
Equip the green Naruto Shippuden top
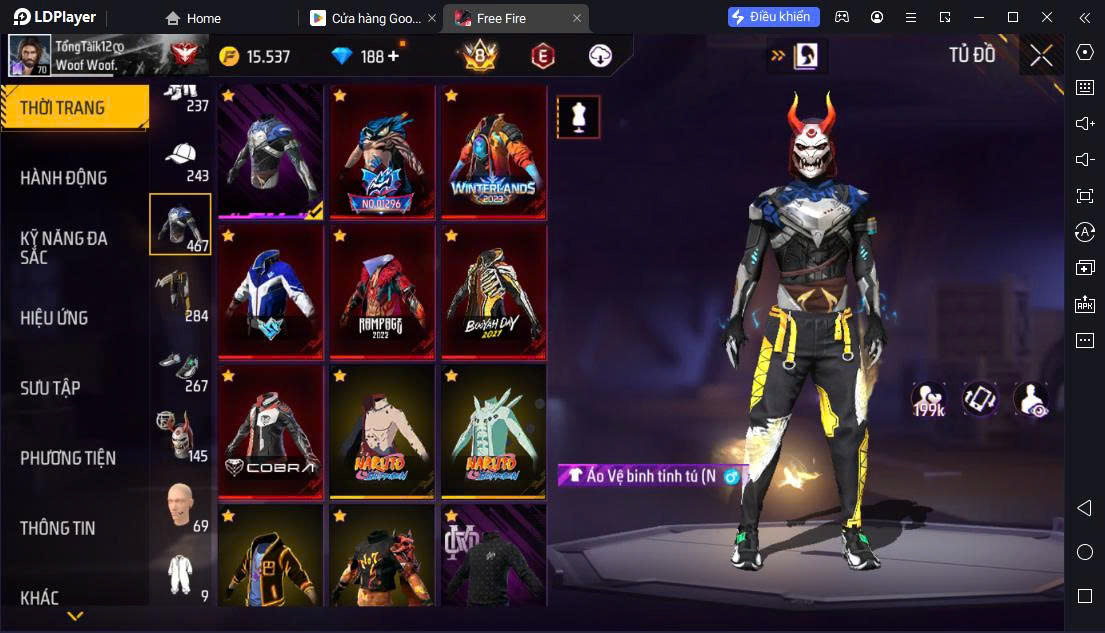[x=494, y=432]
